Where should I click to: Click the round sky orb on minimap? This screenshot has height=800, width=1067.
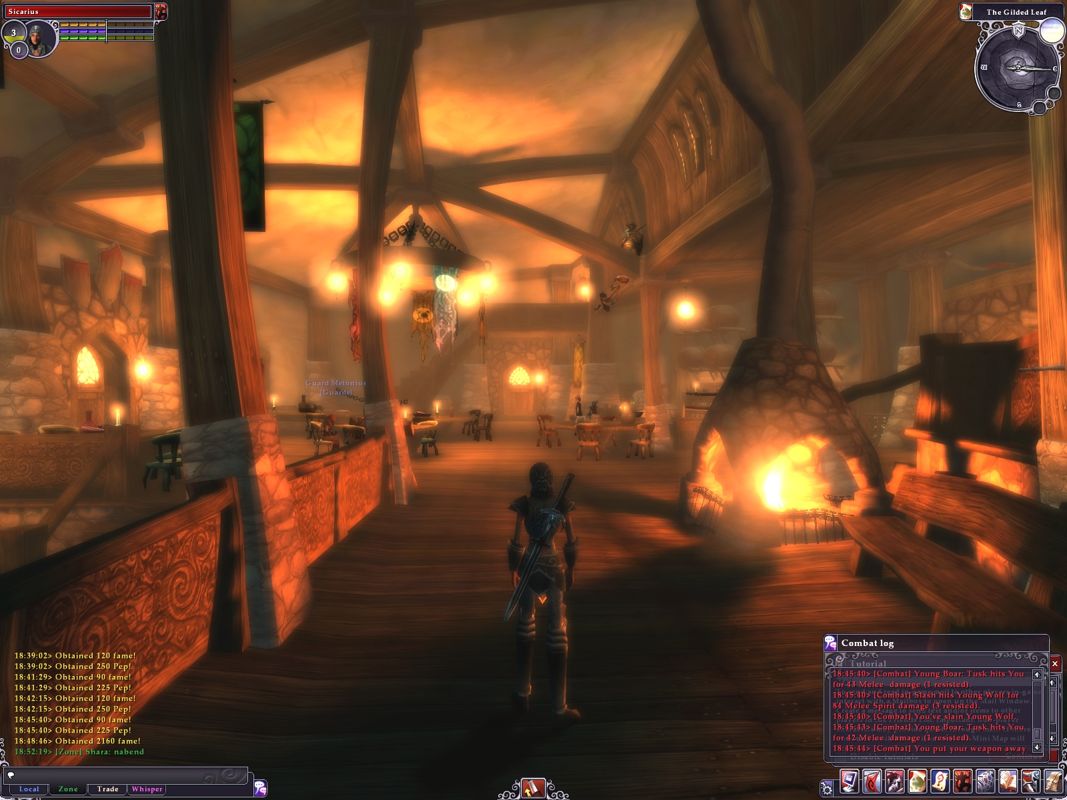tap(1050, 30)
